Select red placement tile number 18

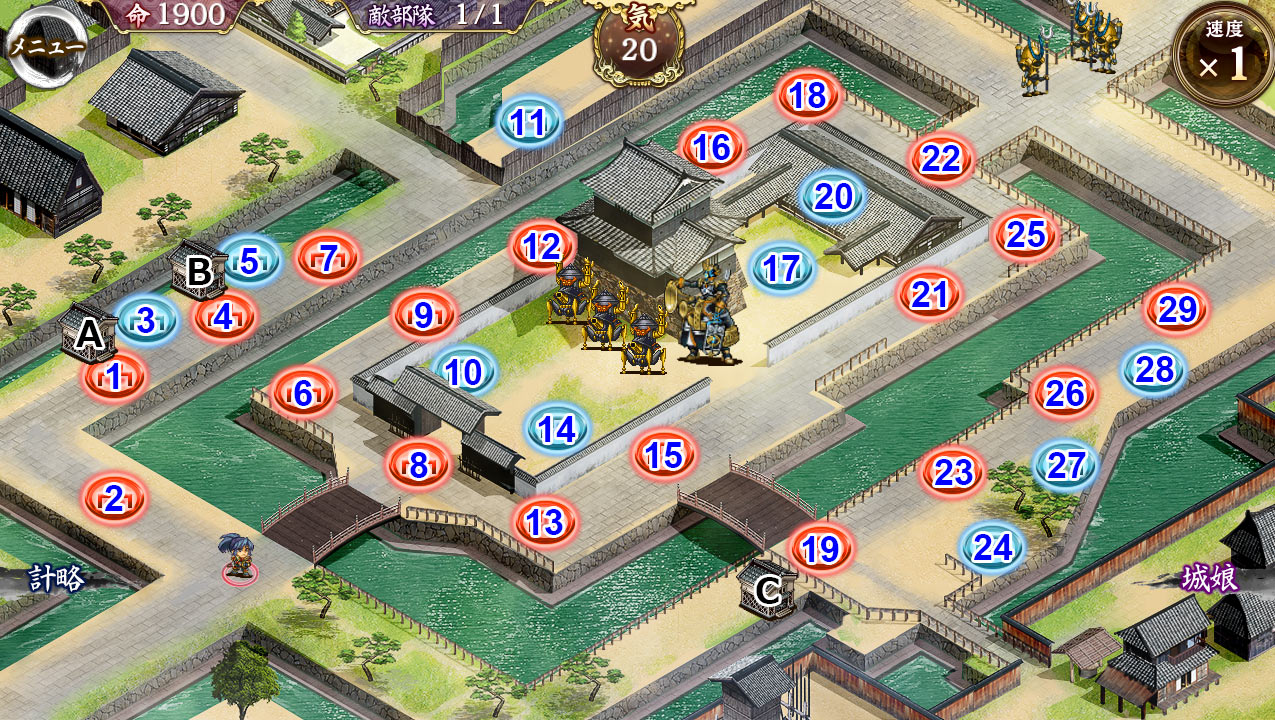(x=808, y=95)
